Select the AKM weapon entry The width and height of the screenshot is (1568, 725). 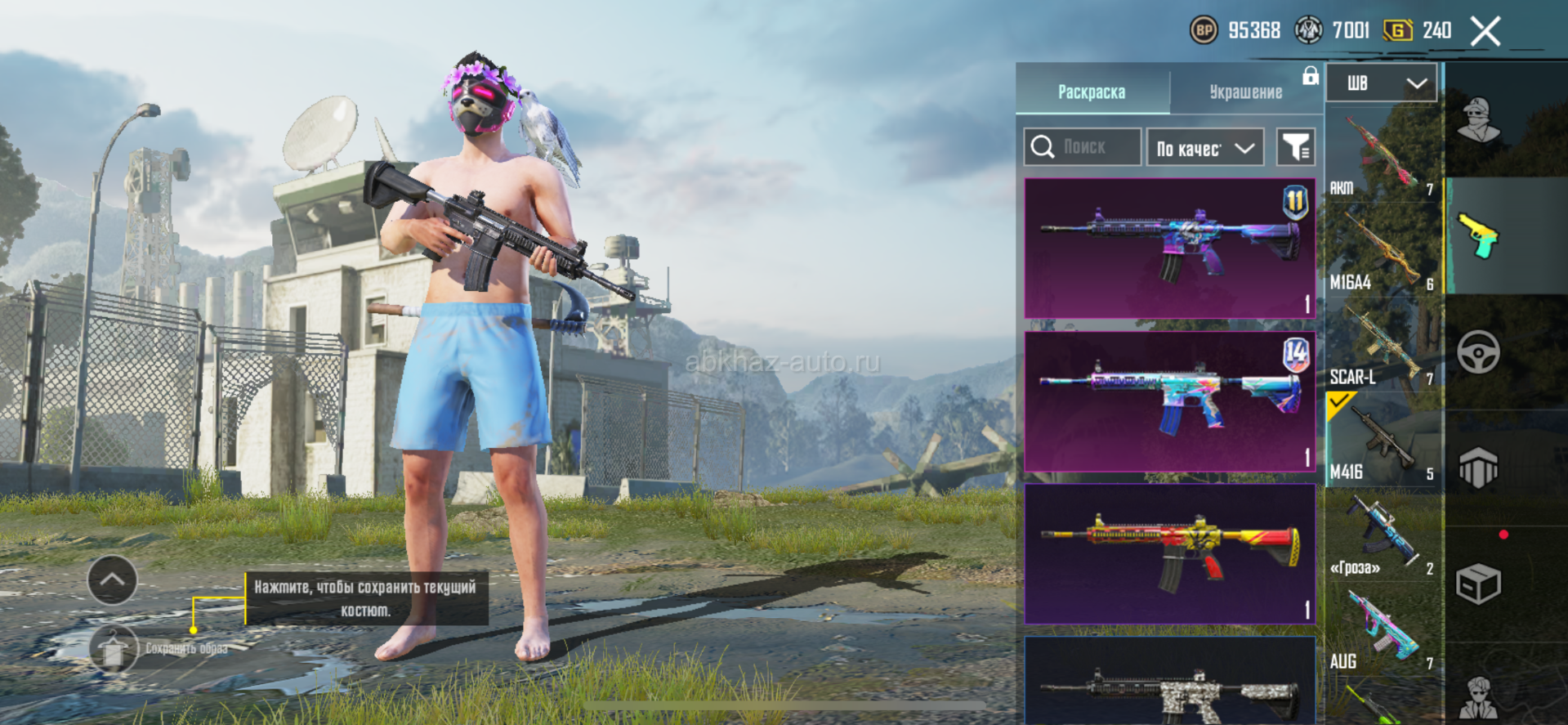tap(1381, 155)
